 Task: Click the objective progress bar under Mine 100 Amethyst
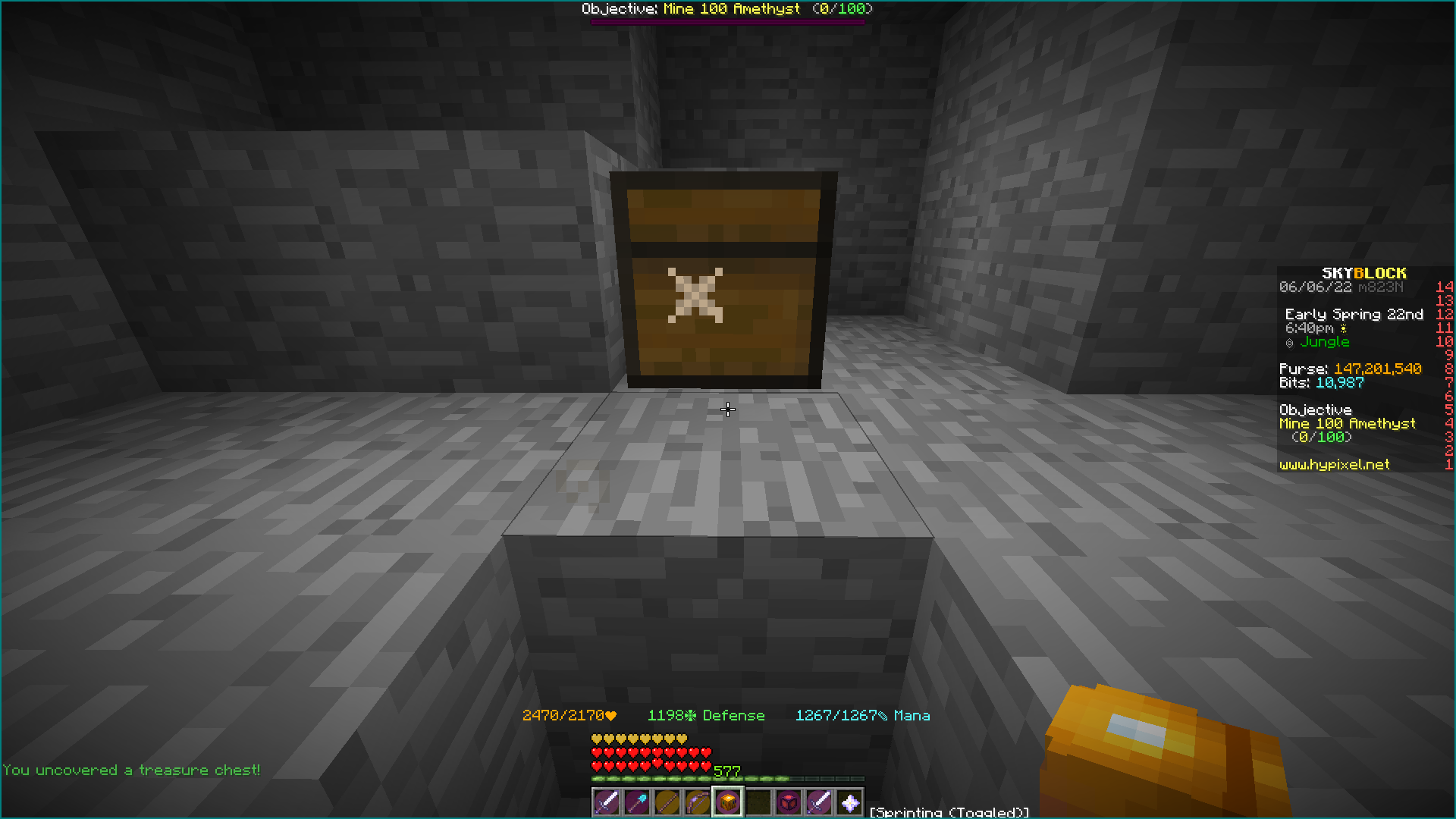tap(725, 20)
